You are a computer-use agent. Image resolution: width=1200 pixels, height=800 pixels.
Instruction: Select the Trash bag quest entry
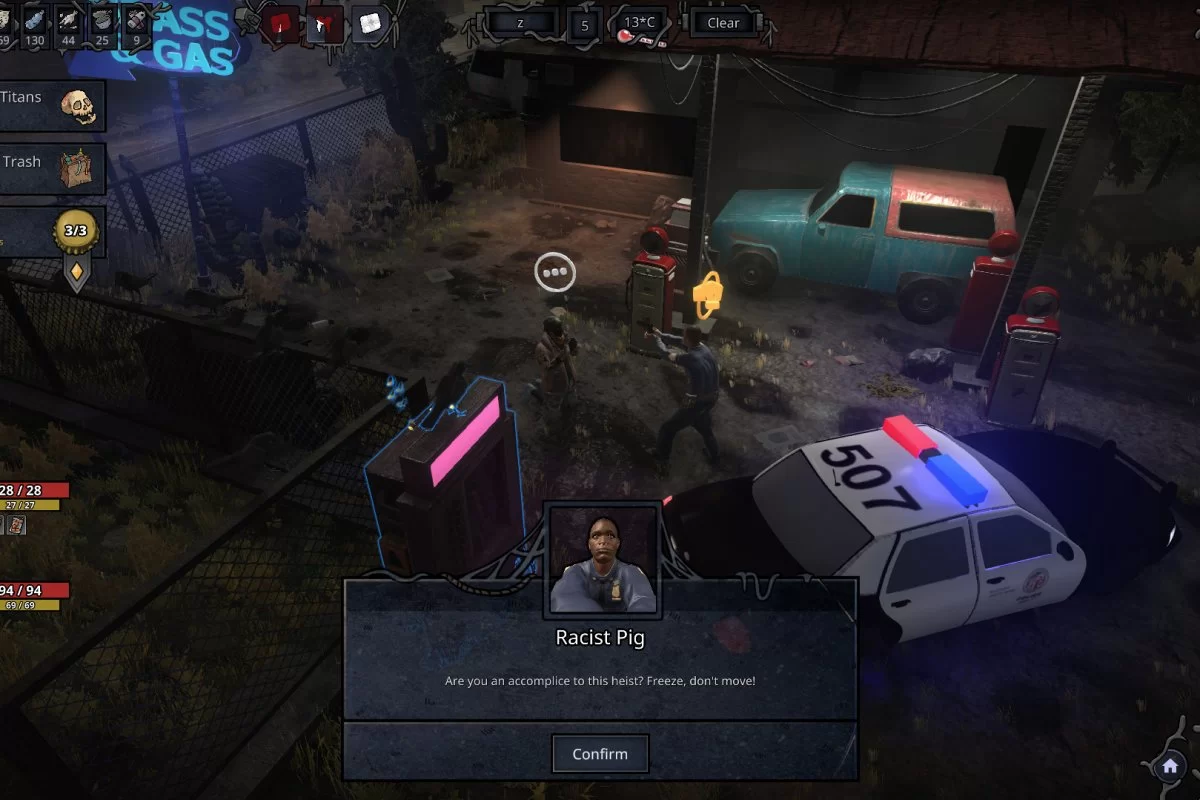[x=50, y=168]
